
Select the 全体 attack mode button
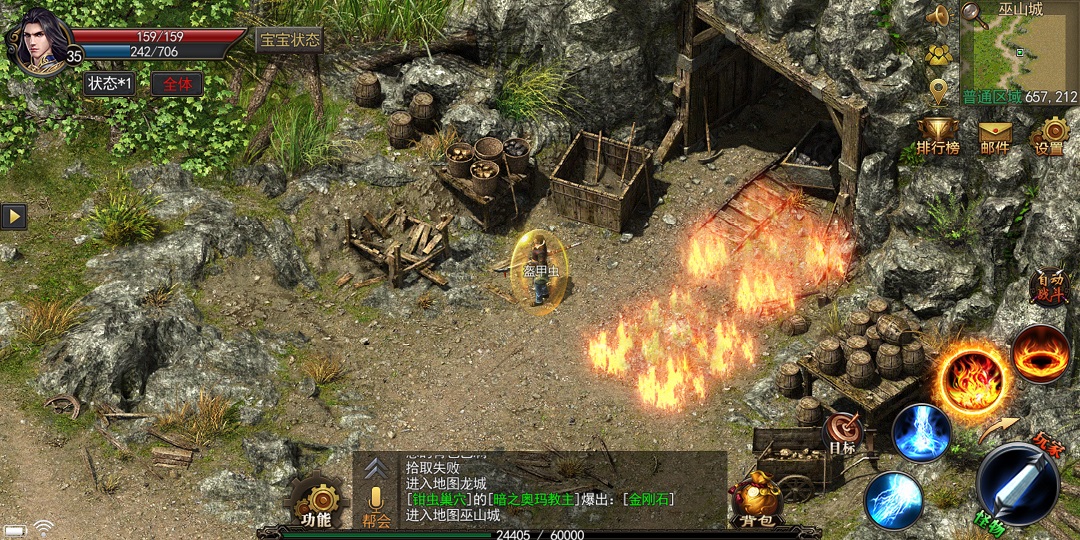pos(177,84)
